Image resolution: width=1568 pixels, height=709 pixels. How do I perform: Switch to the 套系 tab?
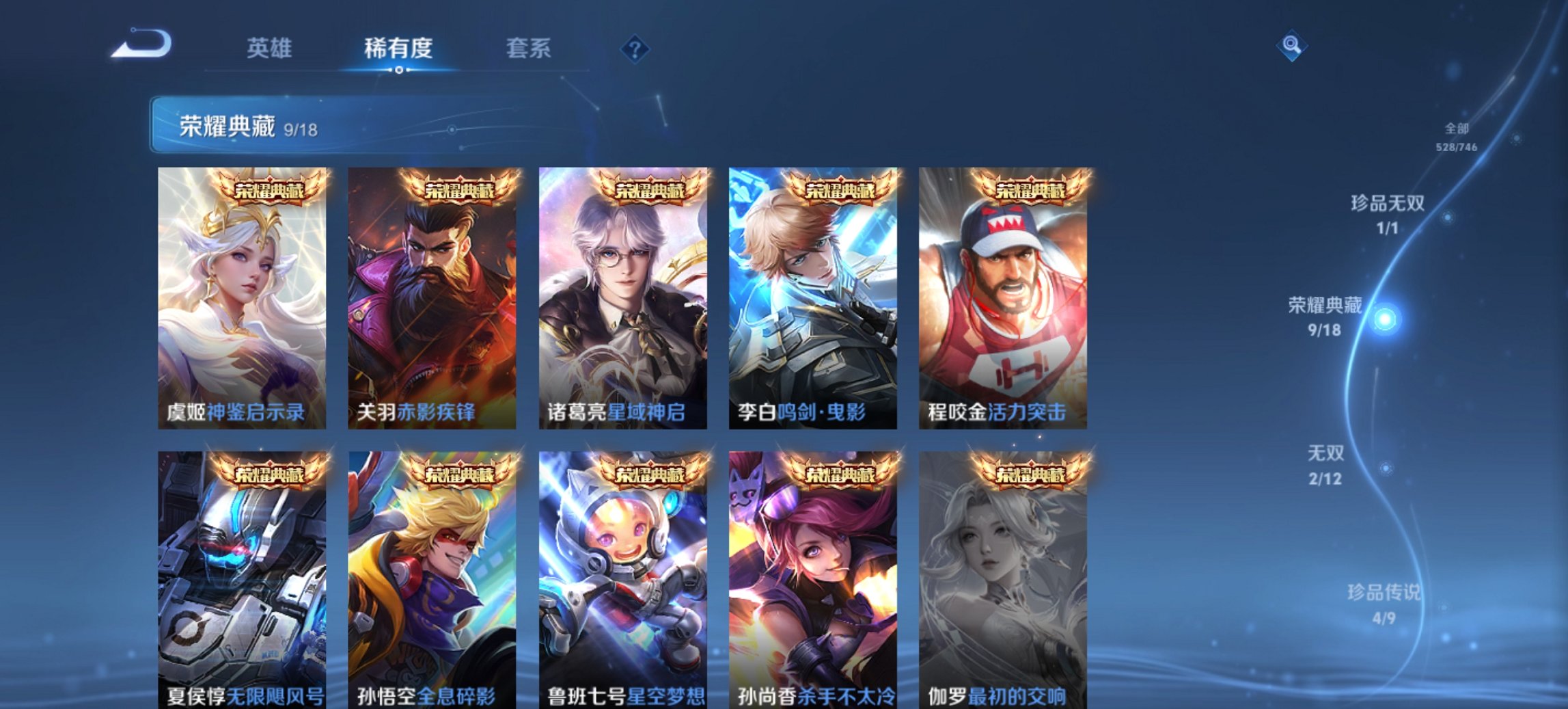(x=528, y=48)
